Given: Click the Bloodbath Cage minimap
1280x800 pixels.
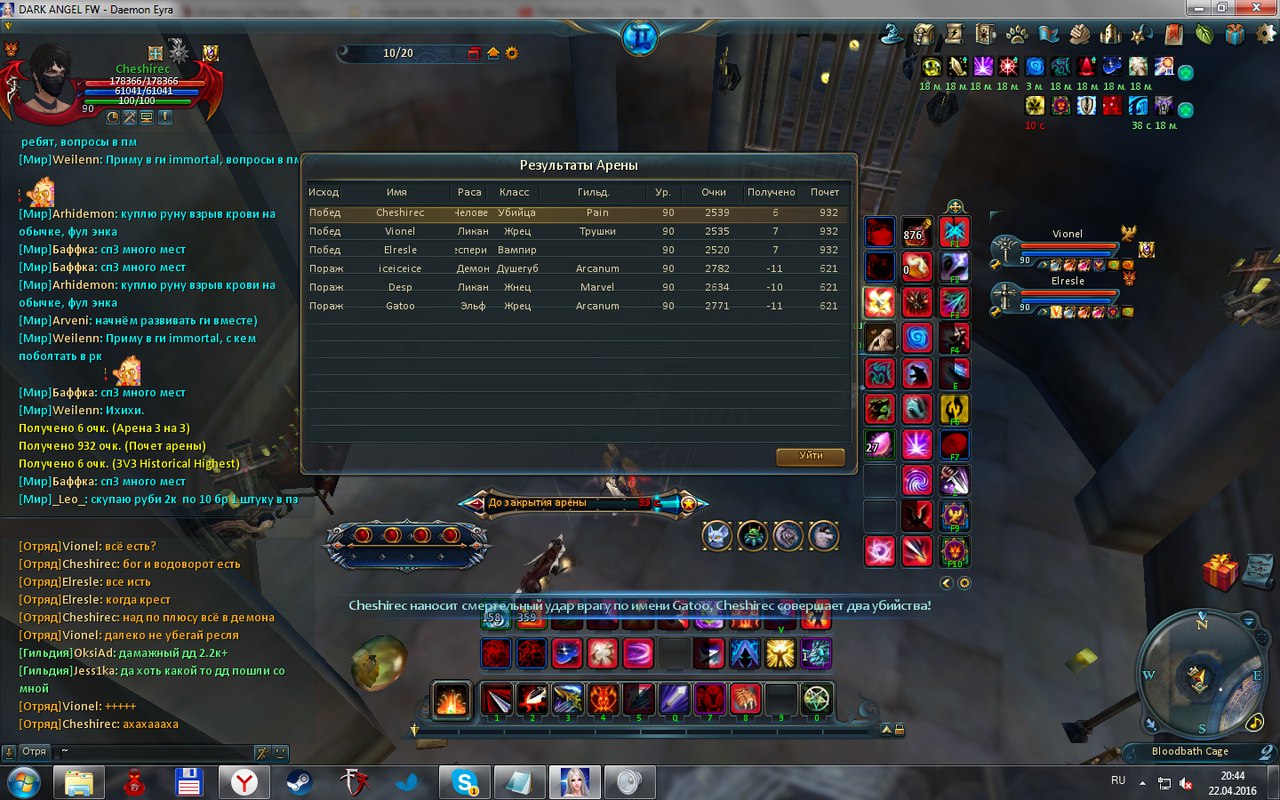Looking at the screenshot, I should tap(1197, 682).
